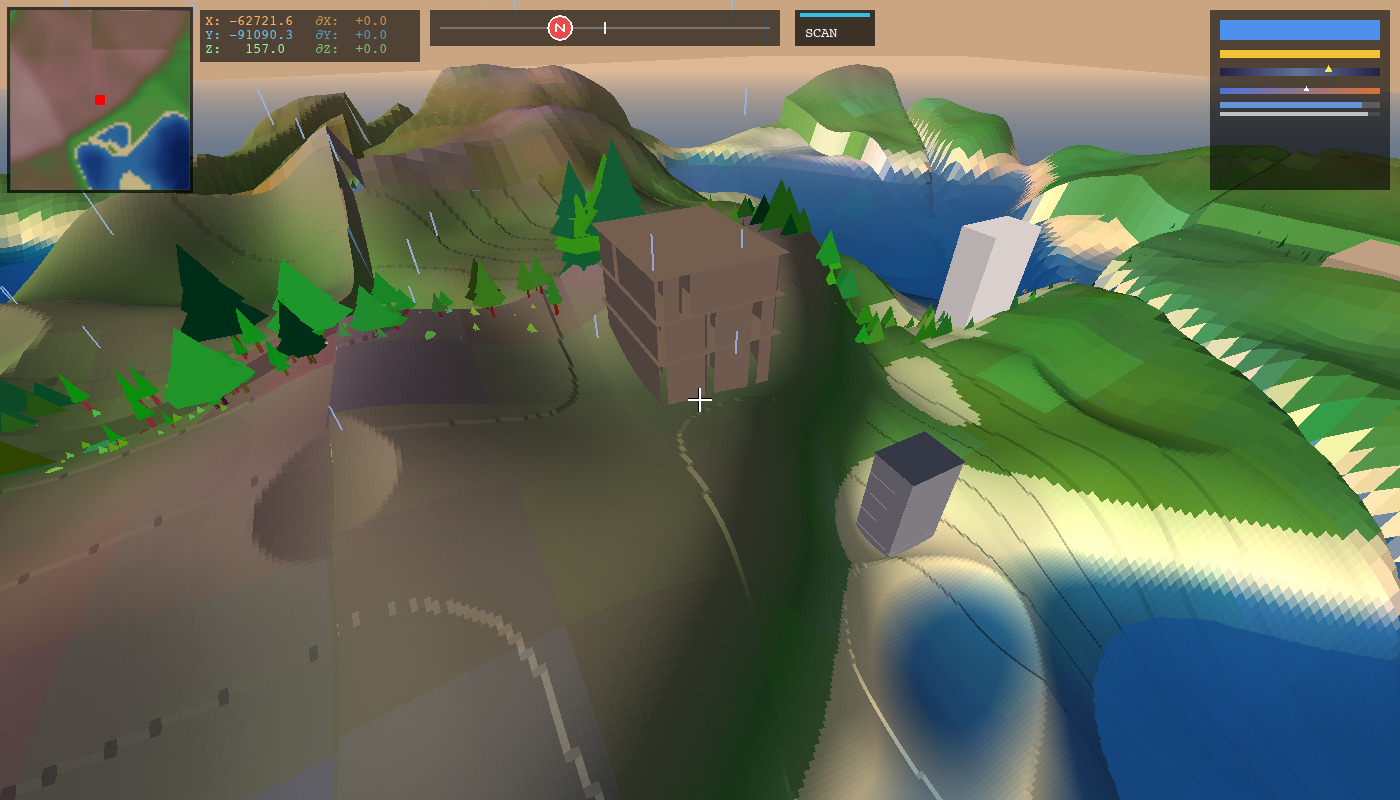The image size is (1400, 800).
Task: Select the white triangle marker on the blue-orange gradient
Action: (1307, 88)
